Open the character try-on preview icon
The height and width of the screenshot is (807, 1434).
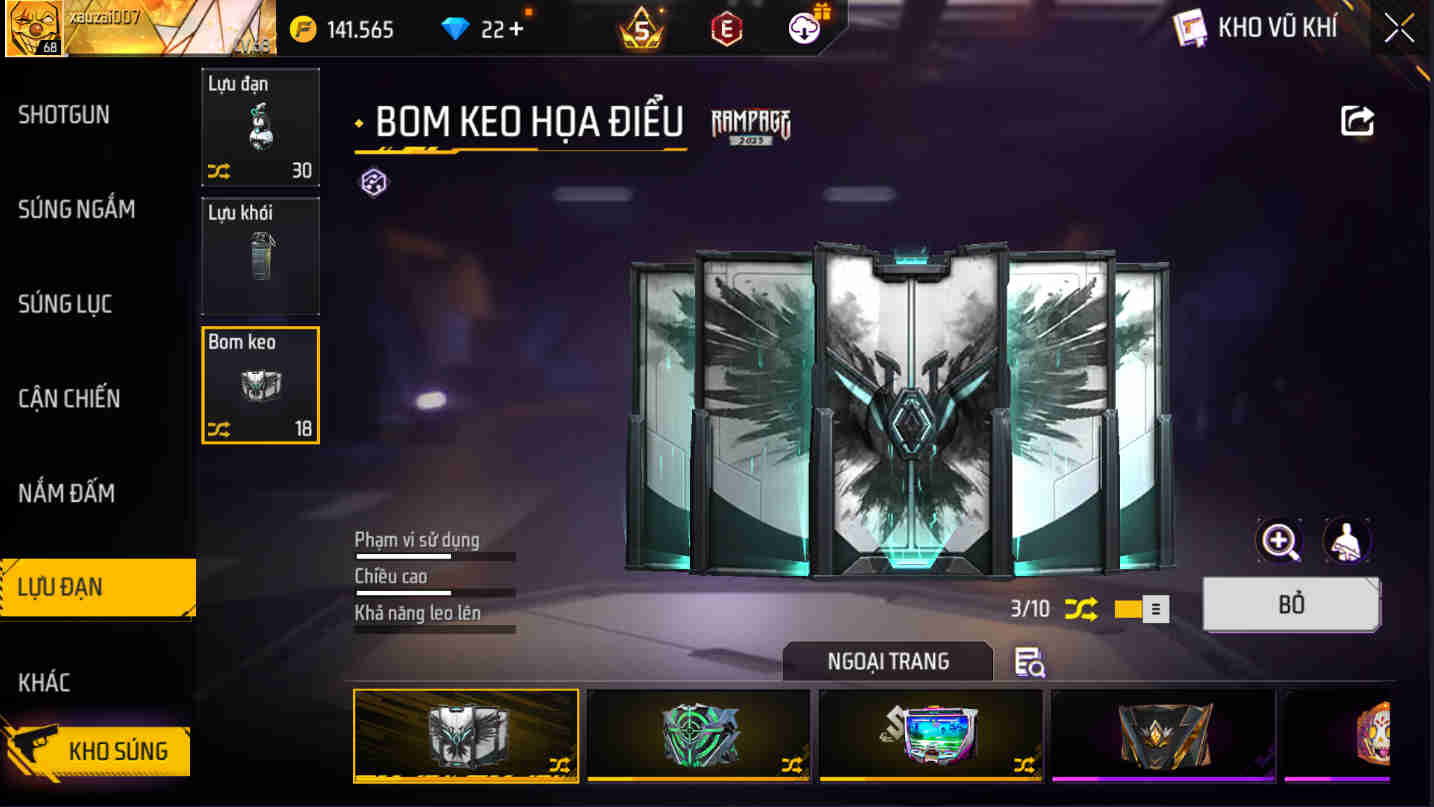(1347, 539)
